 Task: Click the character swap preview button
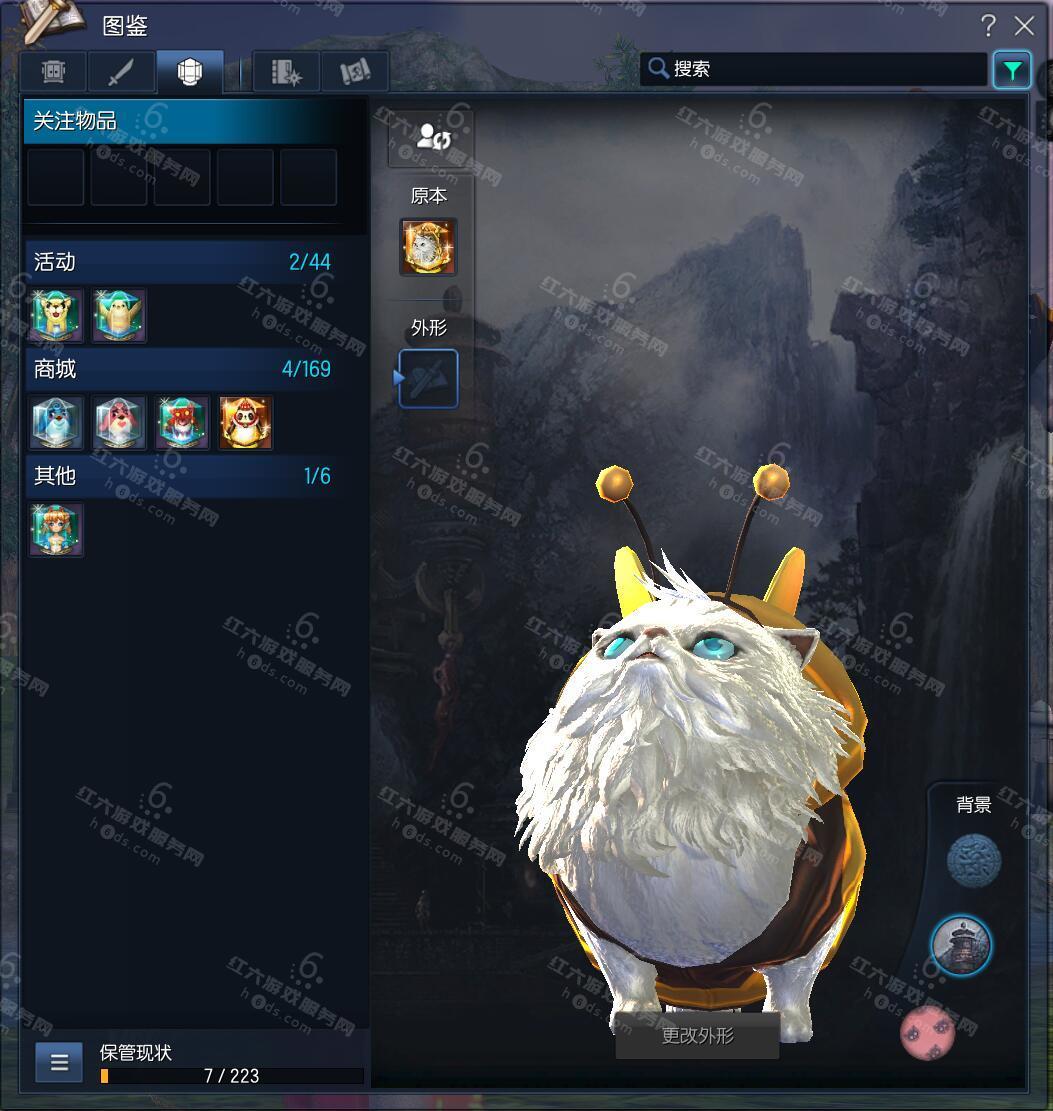tap(431, 138)
